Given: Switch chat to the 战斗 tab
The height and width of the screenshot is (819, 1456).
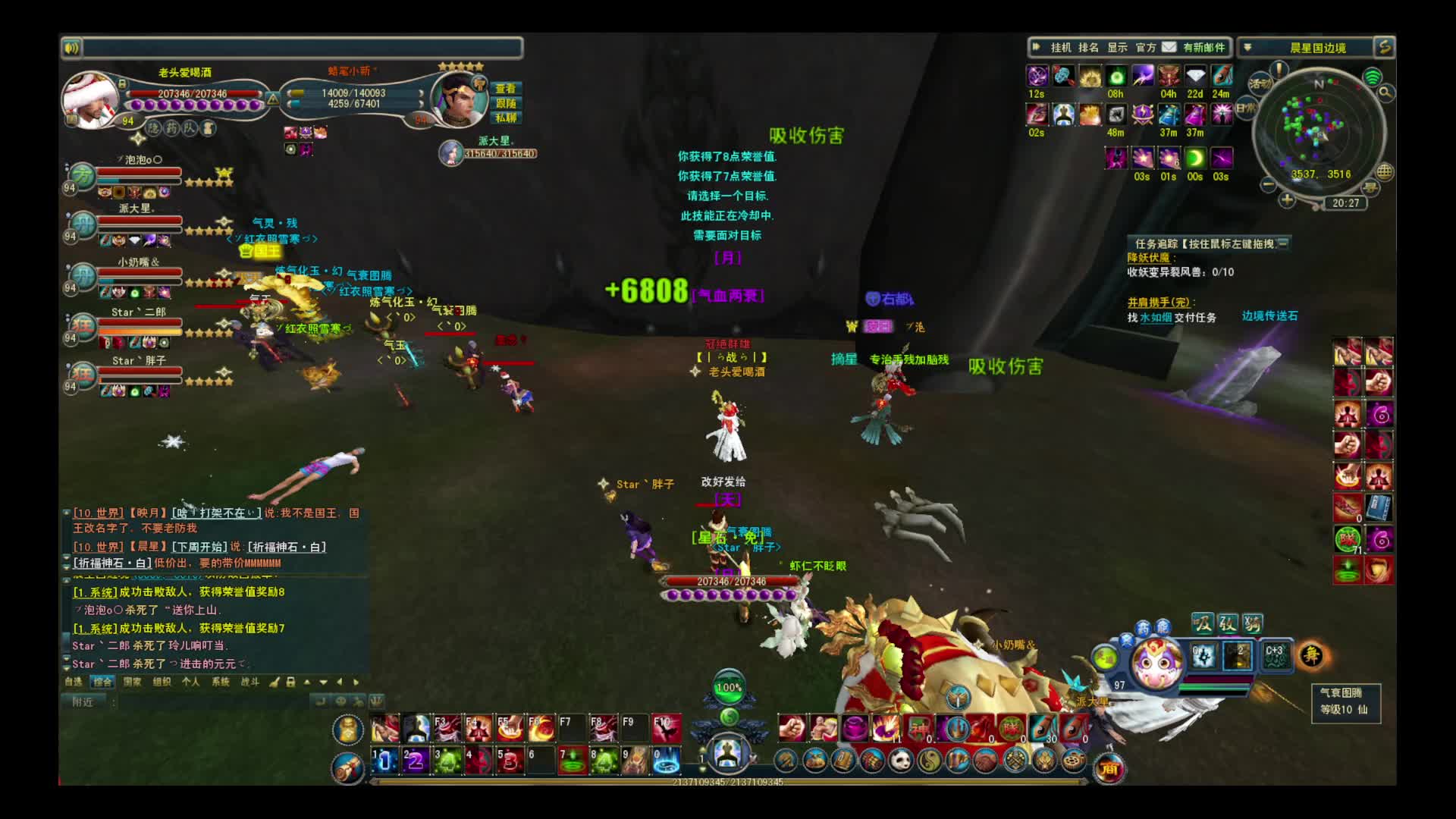Looking at the screenshot, I should 249,682.
